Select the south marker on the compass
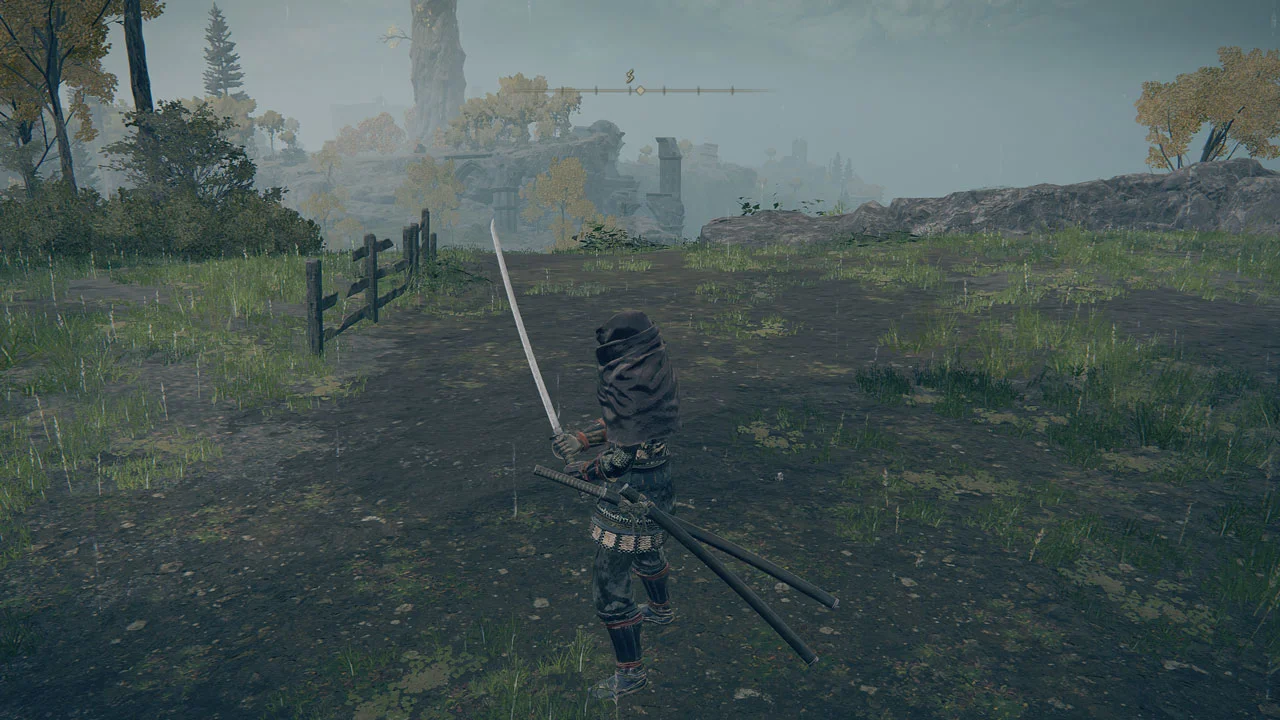Image resolution: width=1280 pixels, height=720 pixels. 630,76
